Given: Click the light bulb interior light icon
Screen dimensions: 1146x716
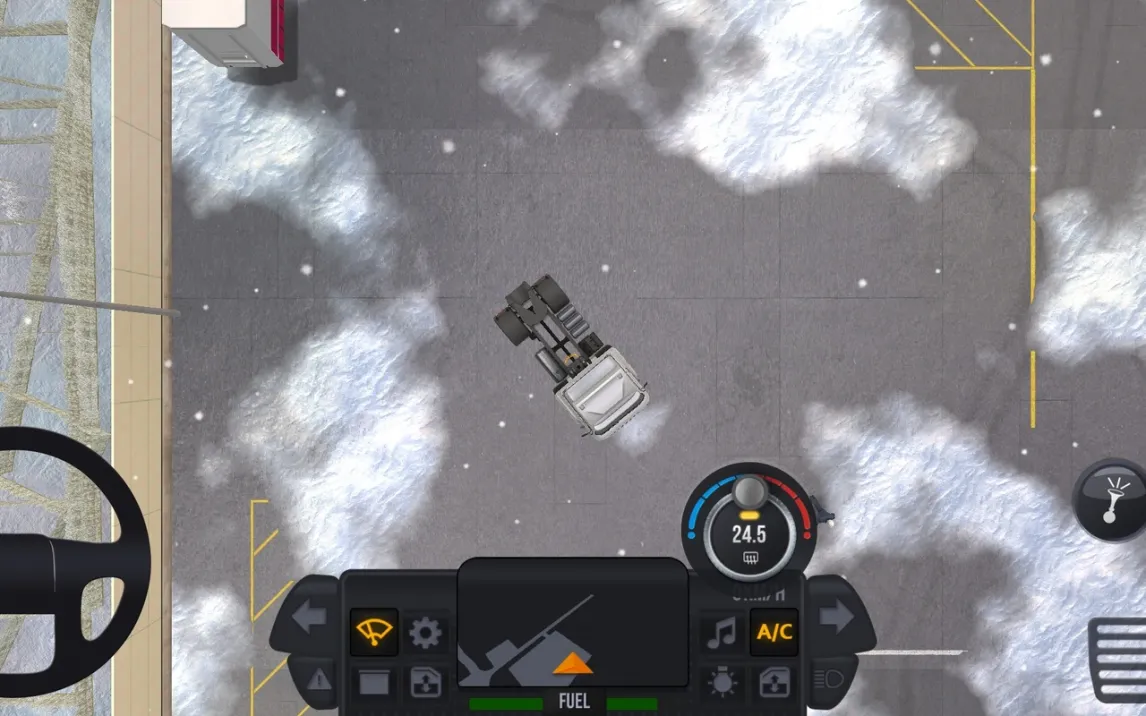Looking at the screenshot, I should click(721, 683).
